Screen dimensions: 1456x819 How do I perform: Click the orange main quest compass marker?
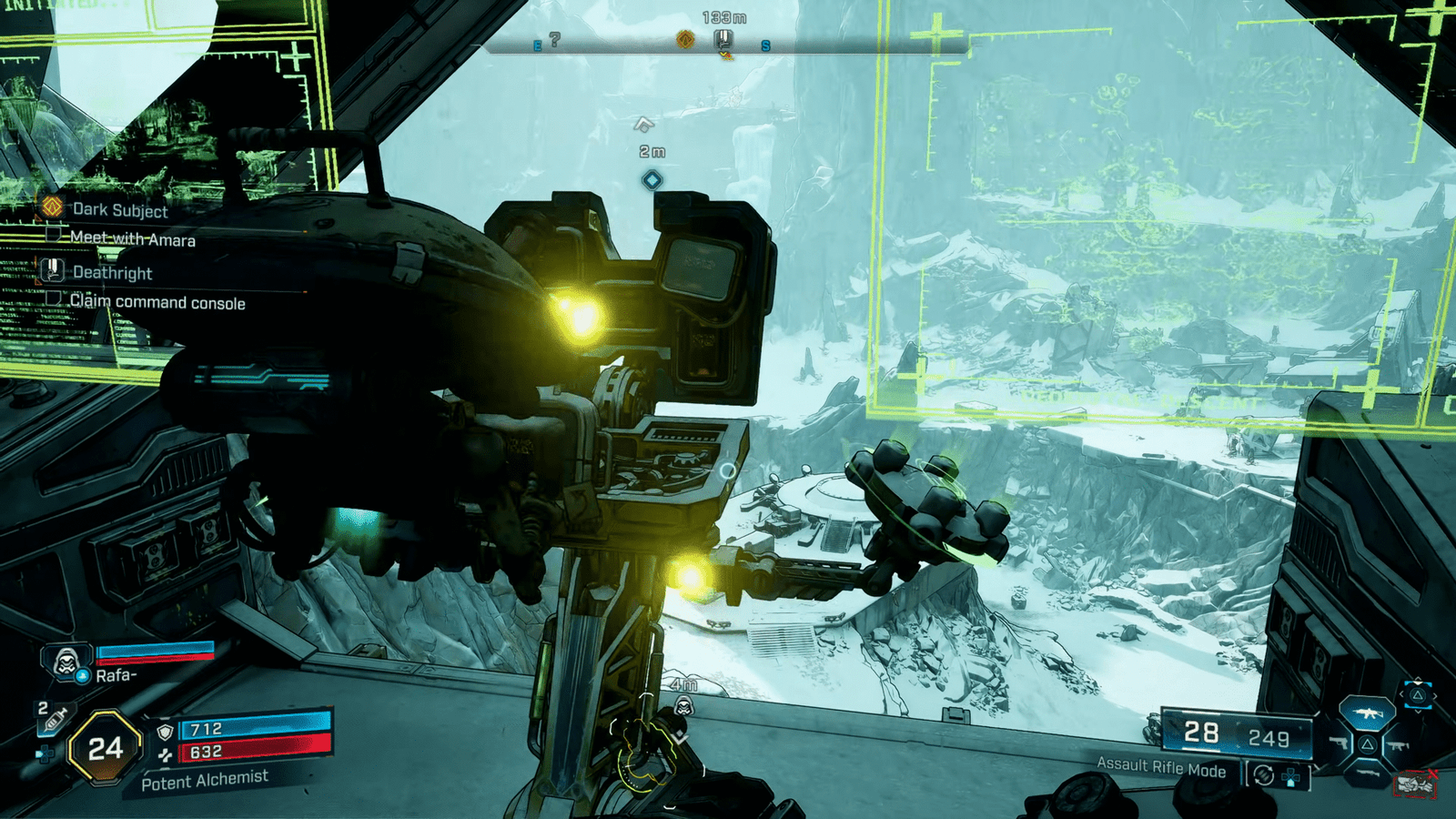click(x=685, y=39)
